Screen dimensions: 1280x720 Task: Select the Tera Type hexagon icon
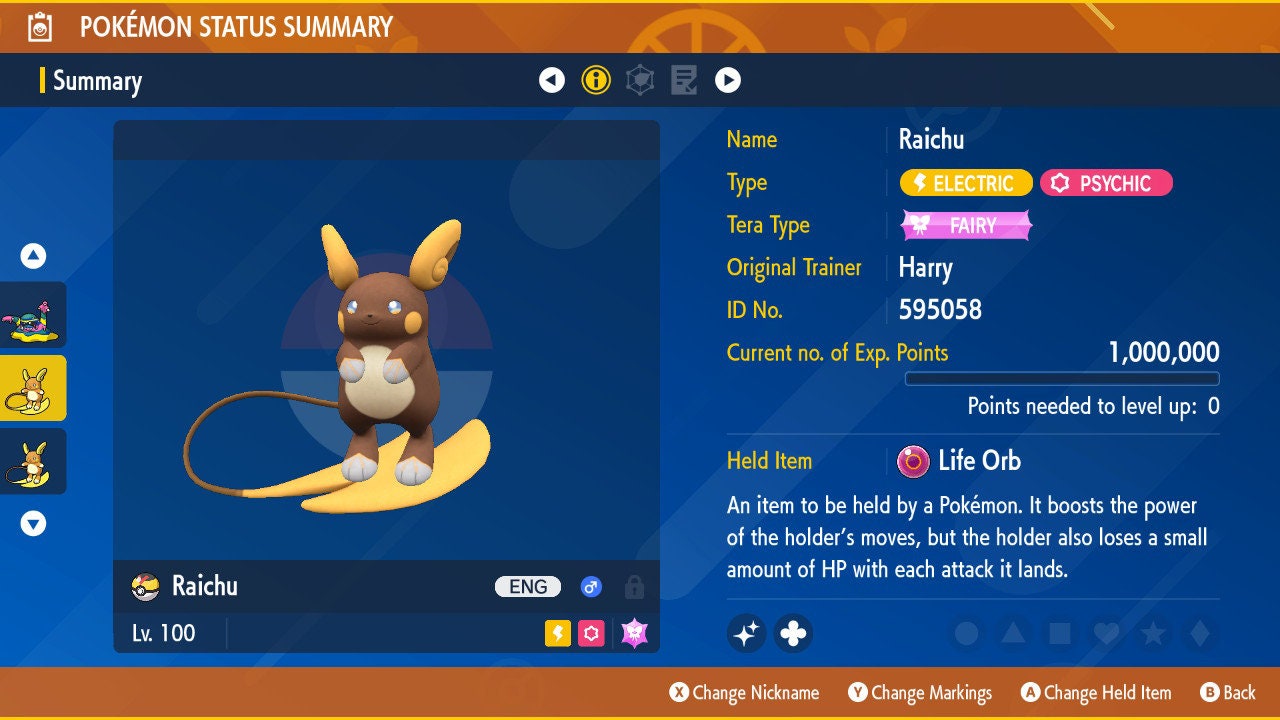tap(640, 79)
